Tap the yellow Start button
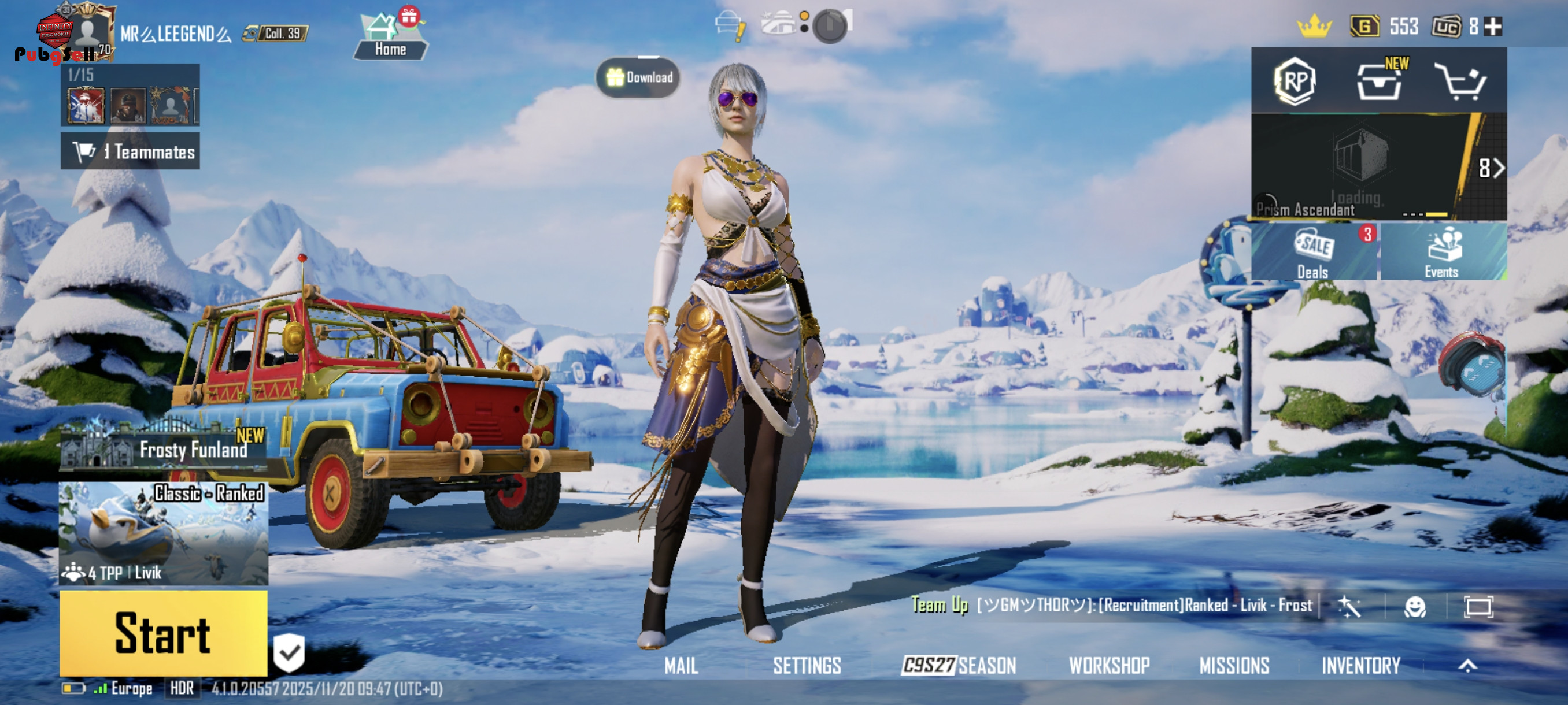 point(163,633)
